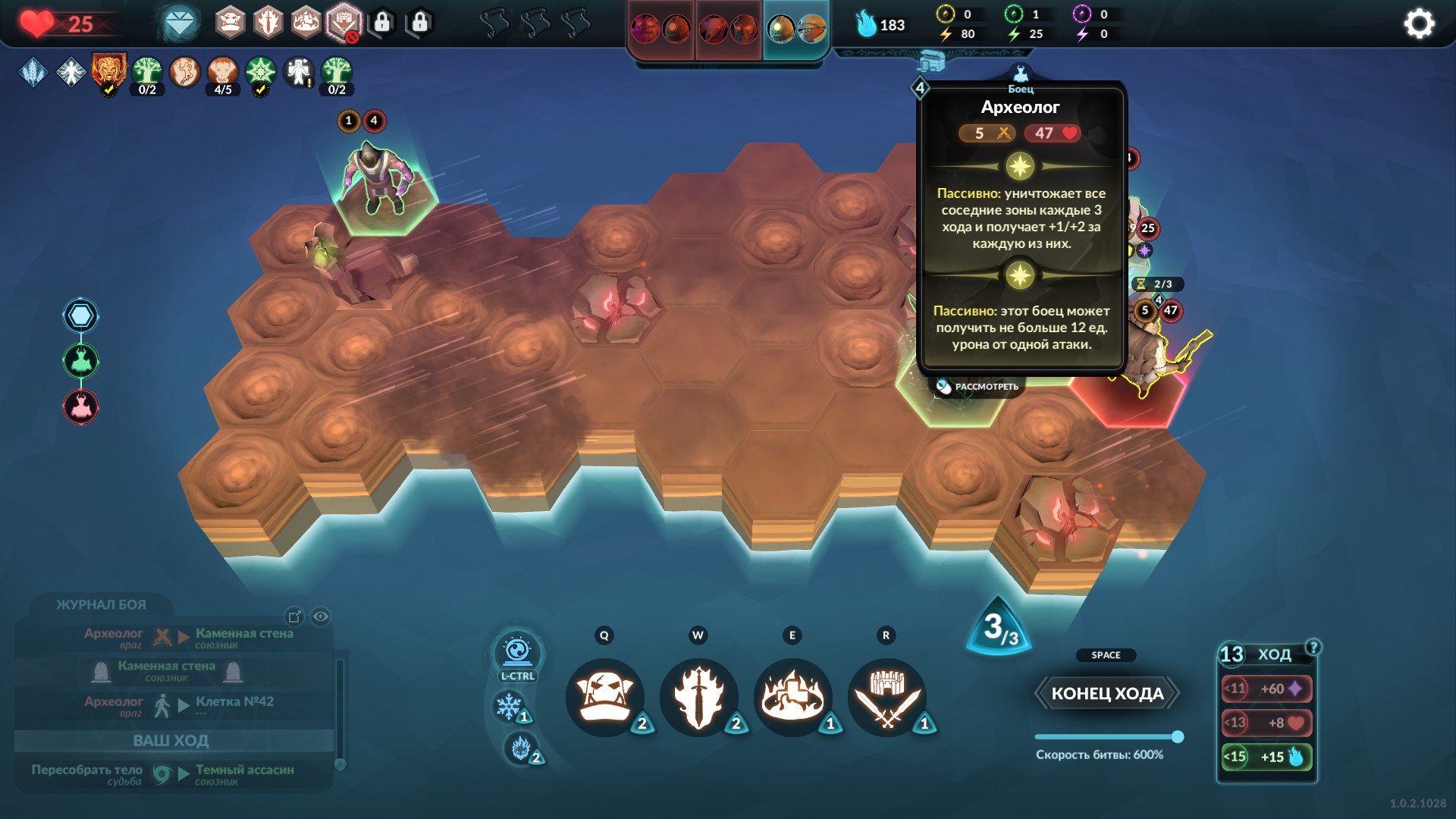Adjust the battle speed slider

[x=1177, y=736]
